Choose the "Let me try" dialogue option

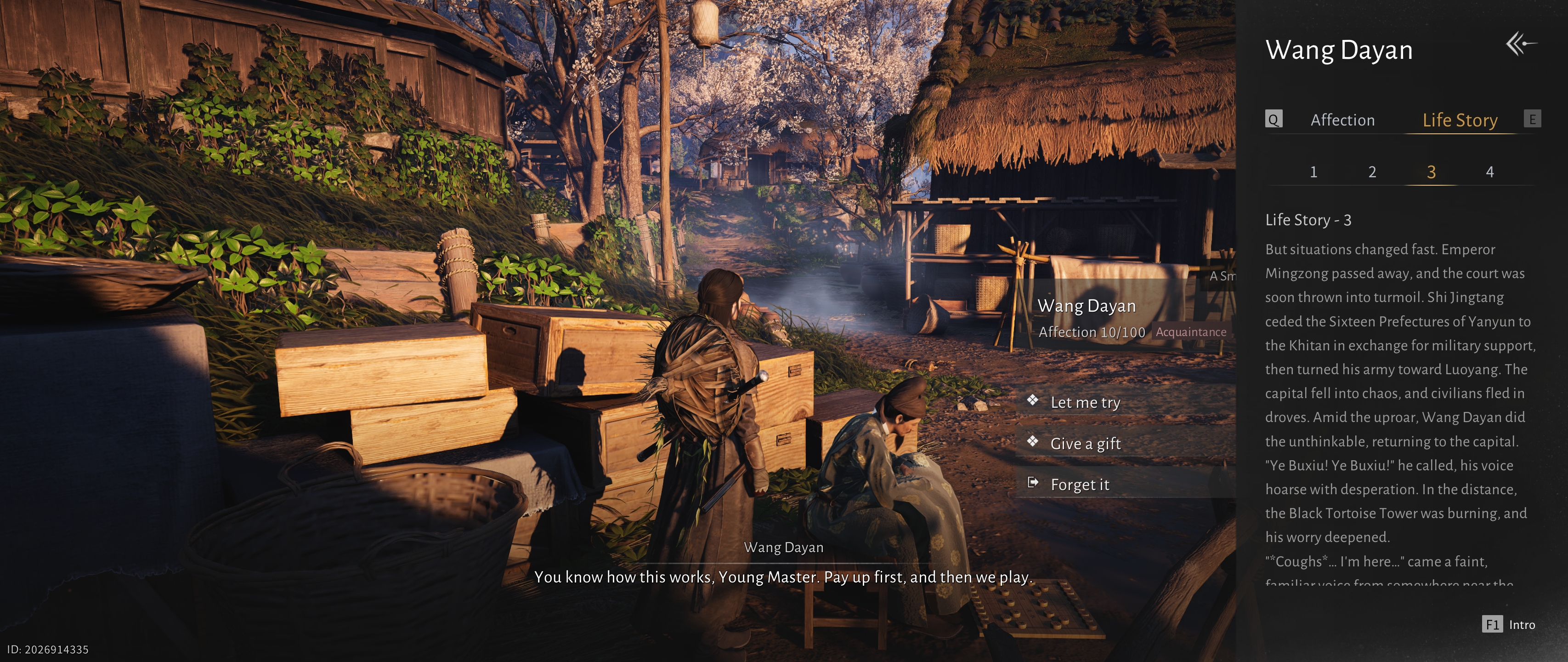point(1085,403)
